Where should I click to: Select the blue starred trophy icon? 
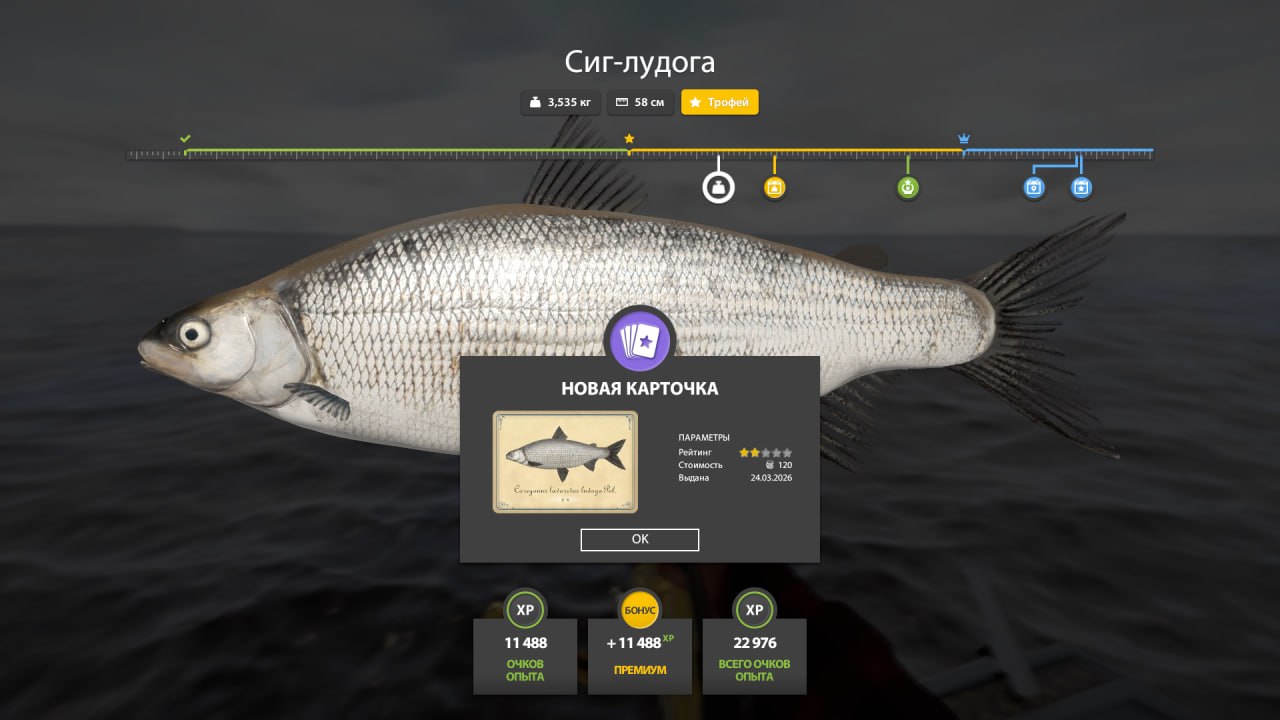click(x=1081, y=186)
